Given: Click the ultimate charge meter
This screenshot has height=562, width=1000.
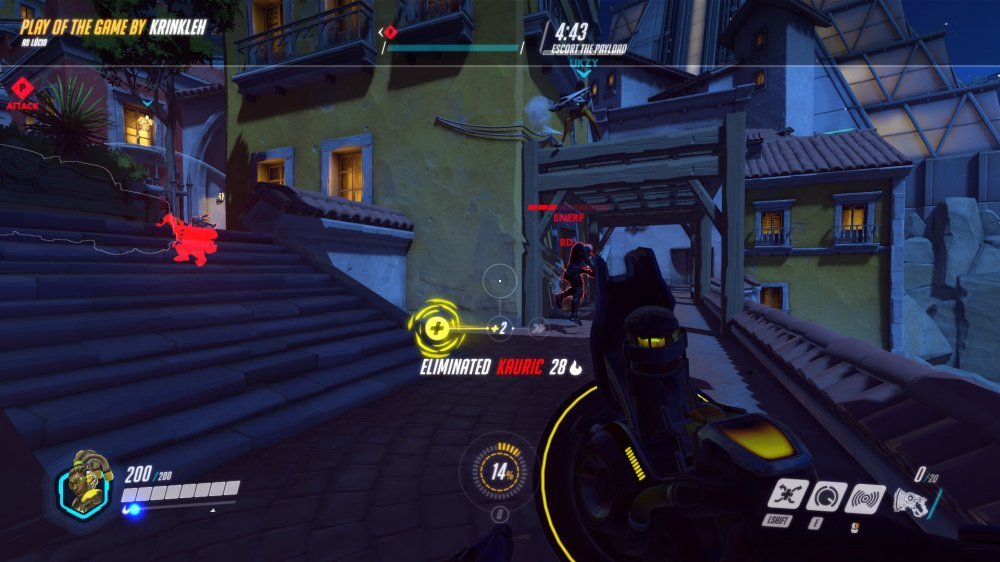Looking at the screenshot, I should pyautogui.click(x=497, y=474).
